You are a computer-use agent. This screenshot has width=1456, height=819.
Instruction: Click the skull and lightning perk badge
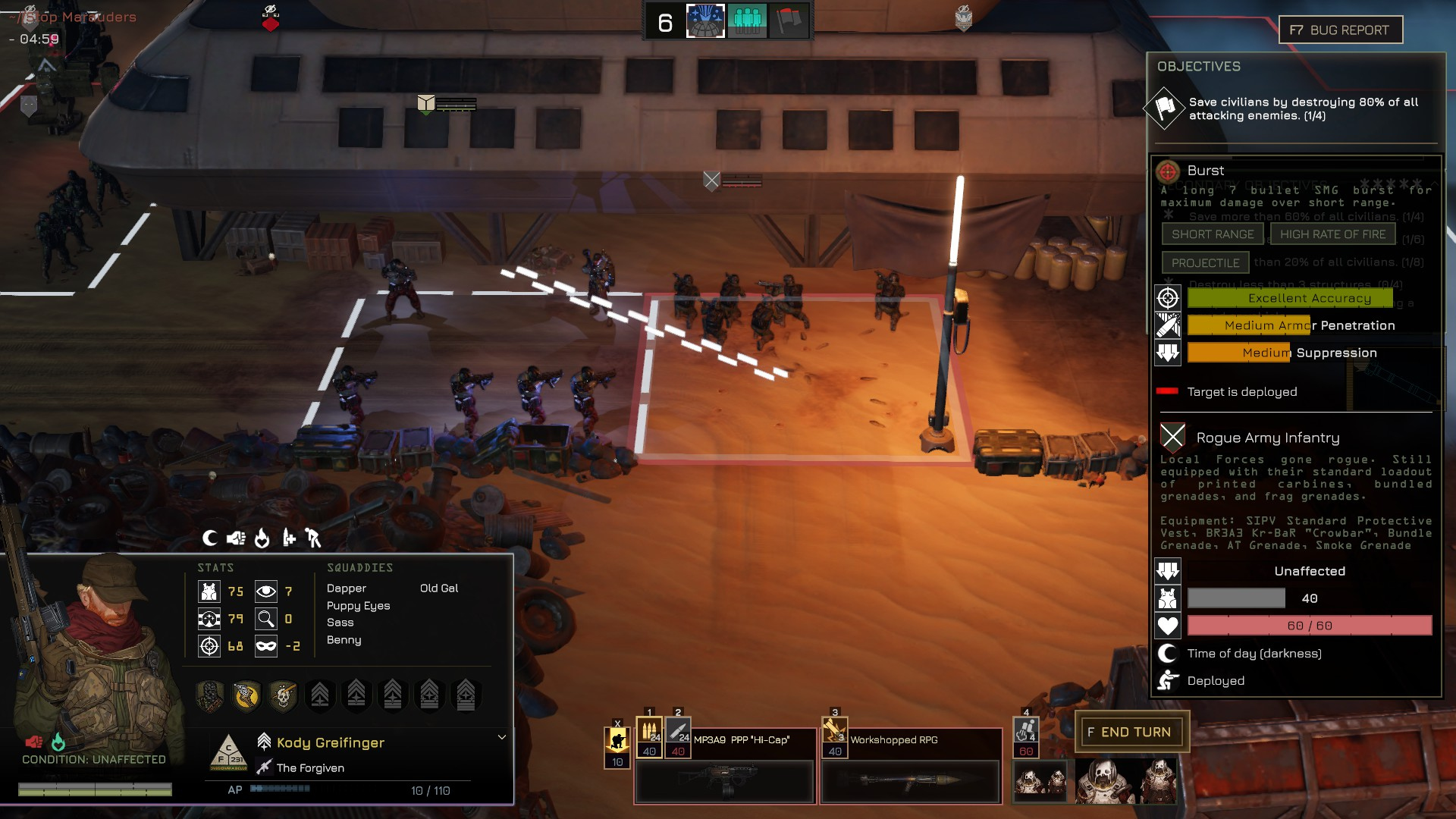point(283,695)
